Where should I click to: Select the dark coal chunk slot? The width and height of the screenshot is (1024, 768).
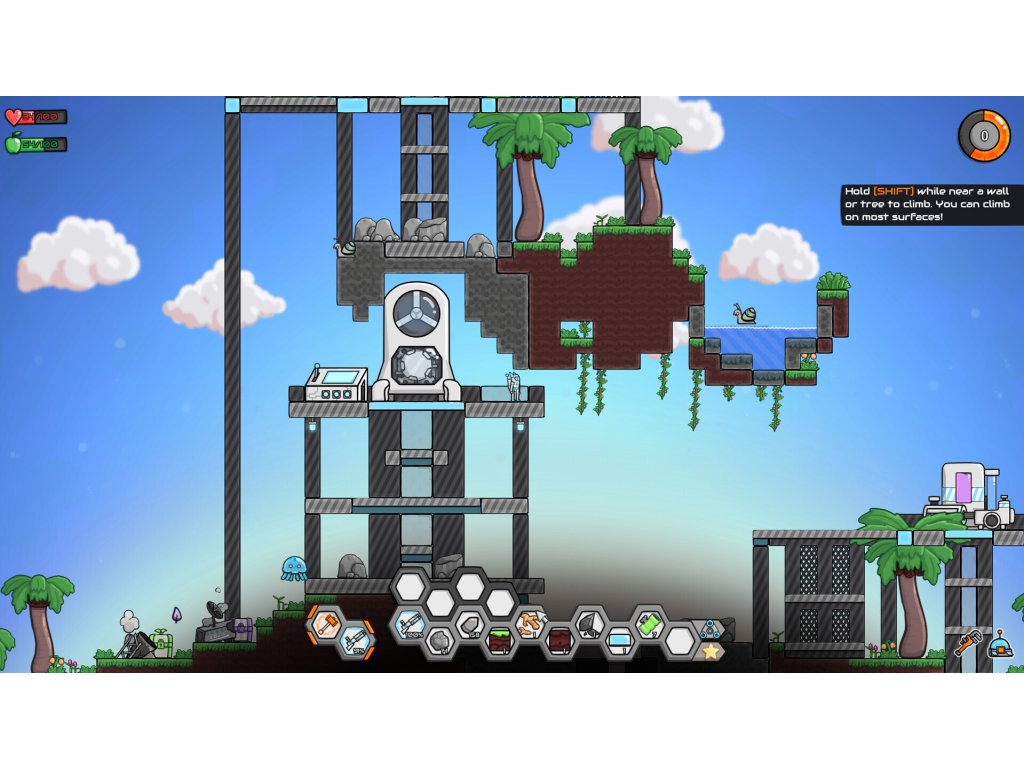coord(589,624)
